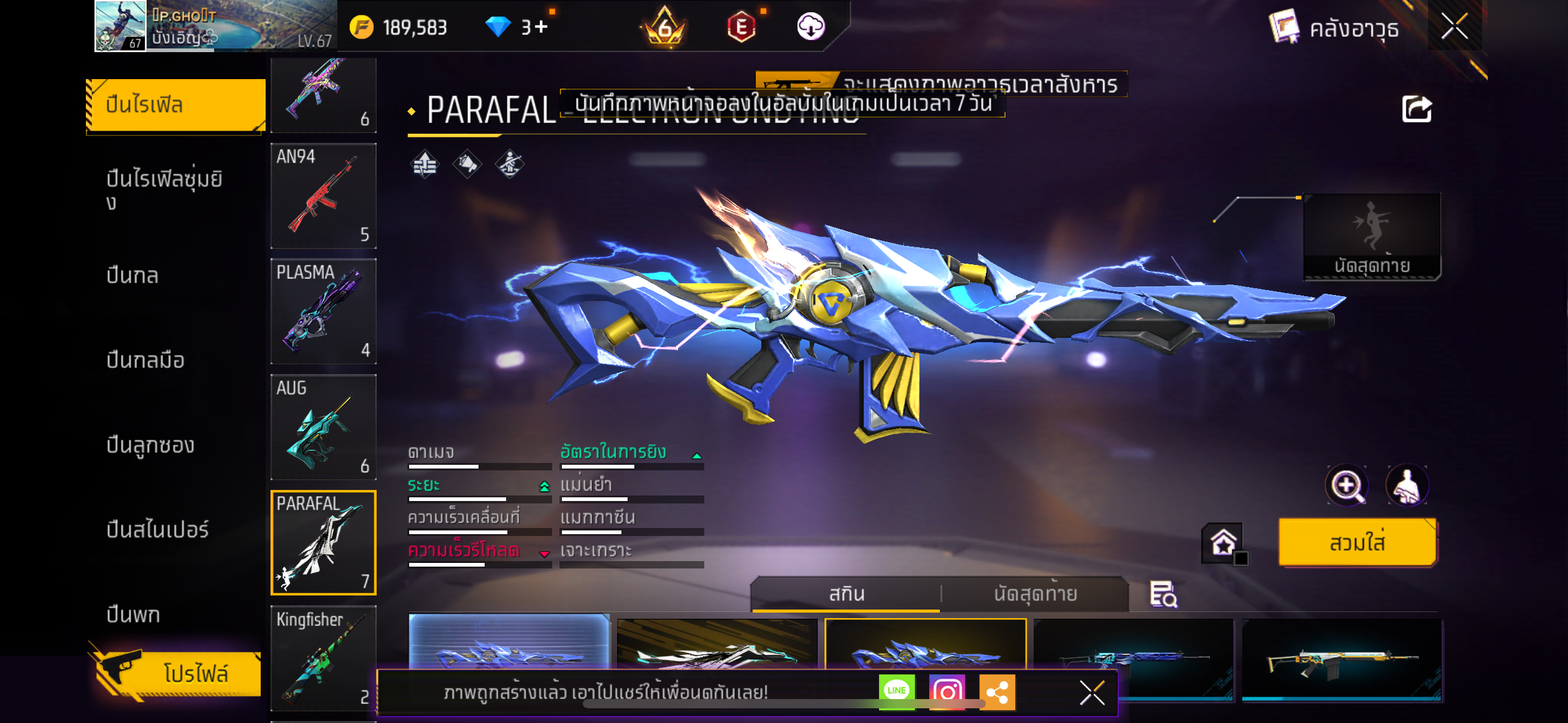The width and height of the screenshot is (1568, 723).
Task: Share via the LINE icon
Action: pyautogui.click(x=896, y=692)
